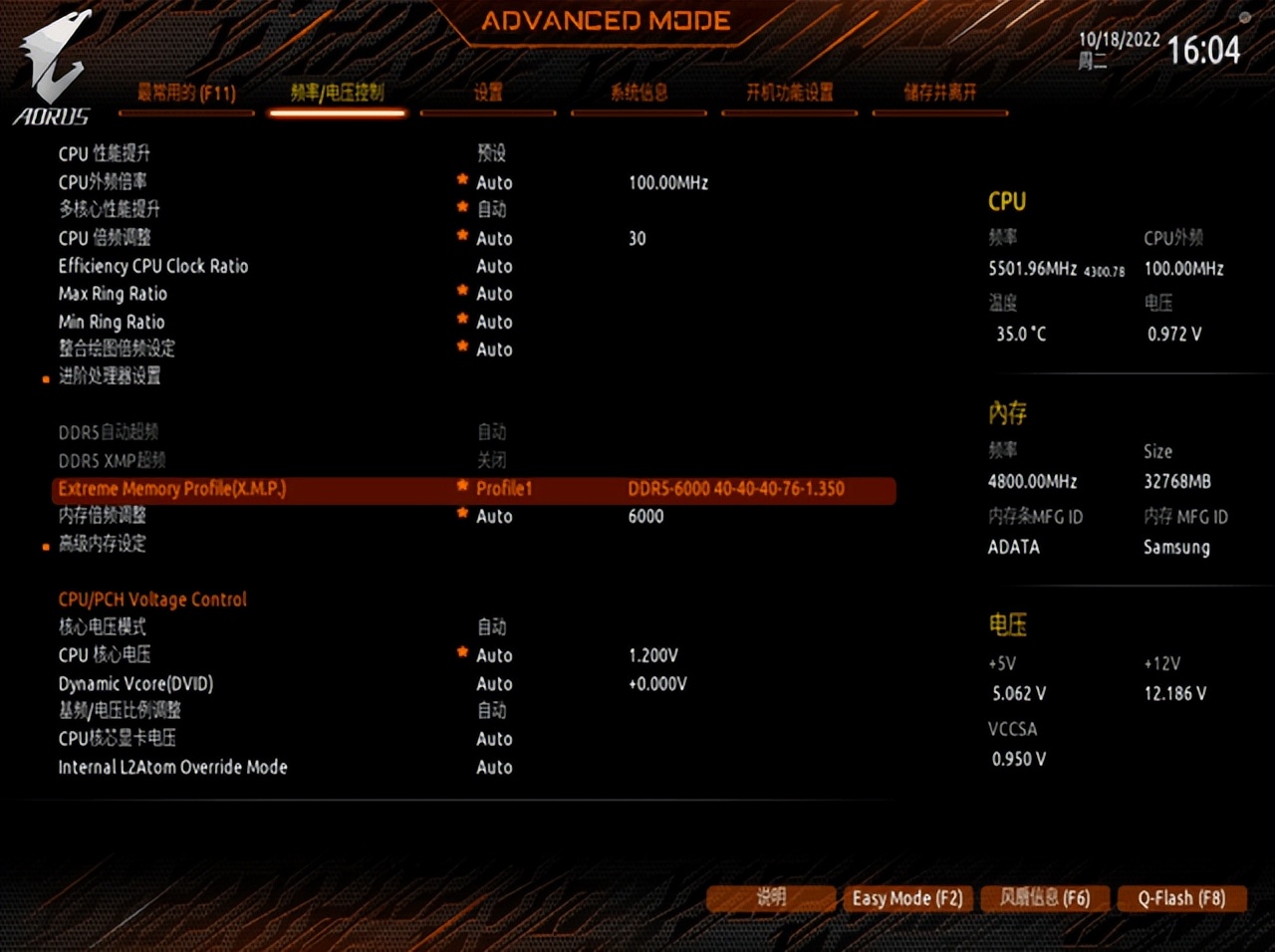Image resolution: width=1275 pixels, height=952 pixels.
Task: Switch to Easy Mode (F2)
Action: point(906,898)
